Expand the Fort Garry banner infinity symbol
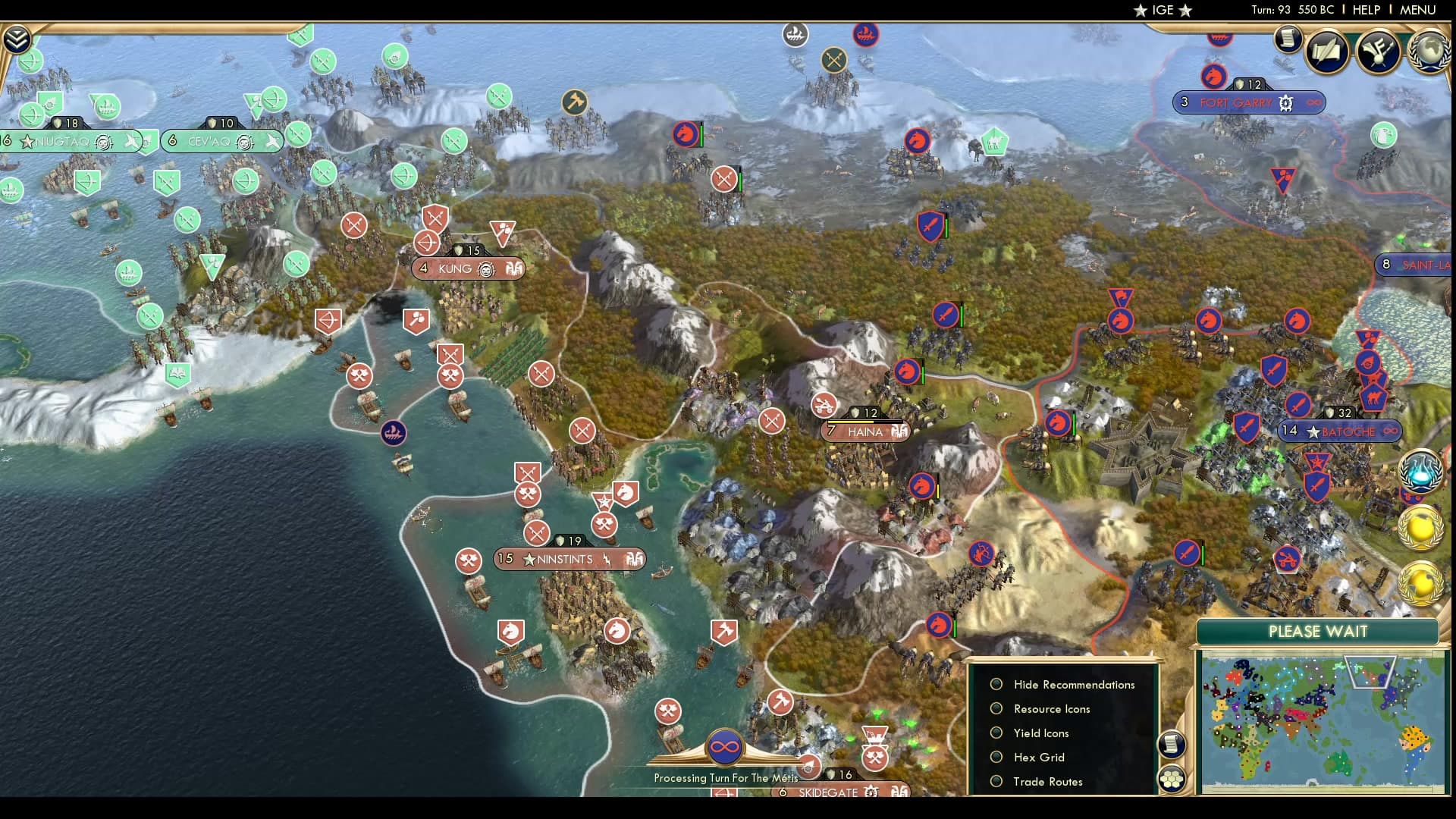Image resolution: width=1456 pixels, height=819 pixels. pos(1316,102)
